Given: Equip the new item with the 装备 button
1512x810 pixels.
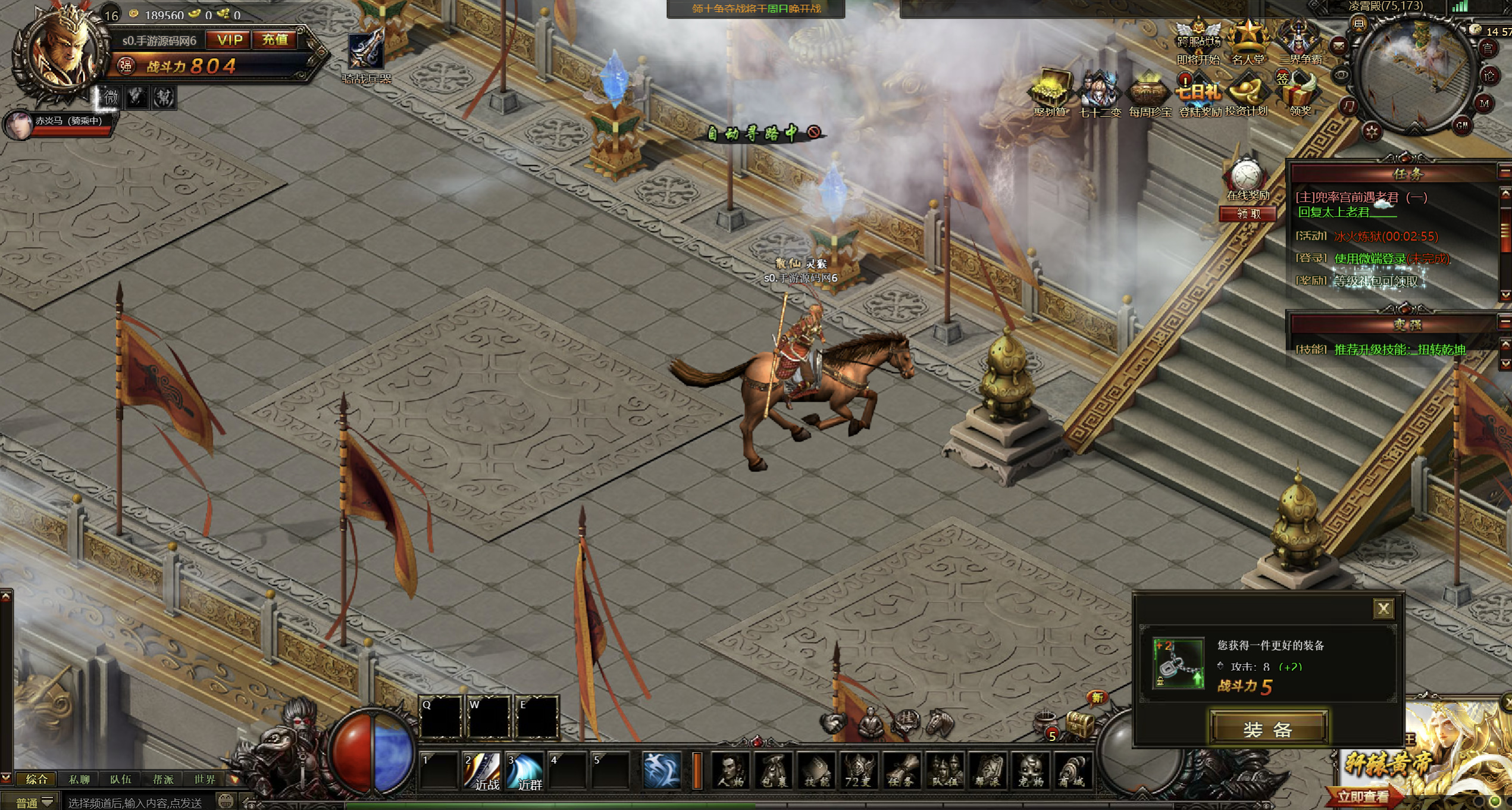Looking at the screenshot, I should pos(1268,728).
